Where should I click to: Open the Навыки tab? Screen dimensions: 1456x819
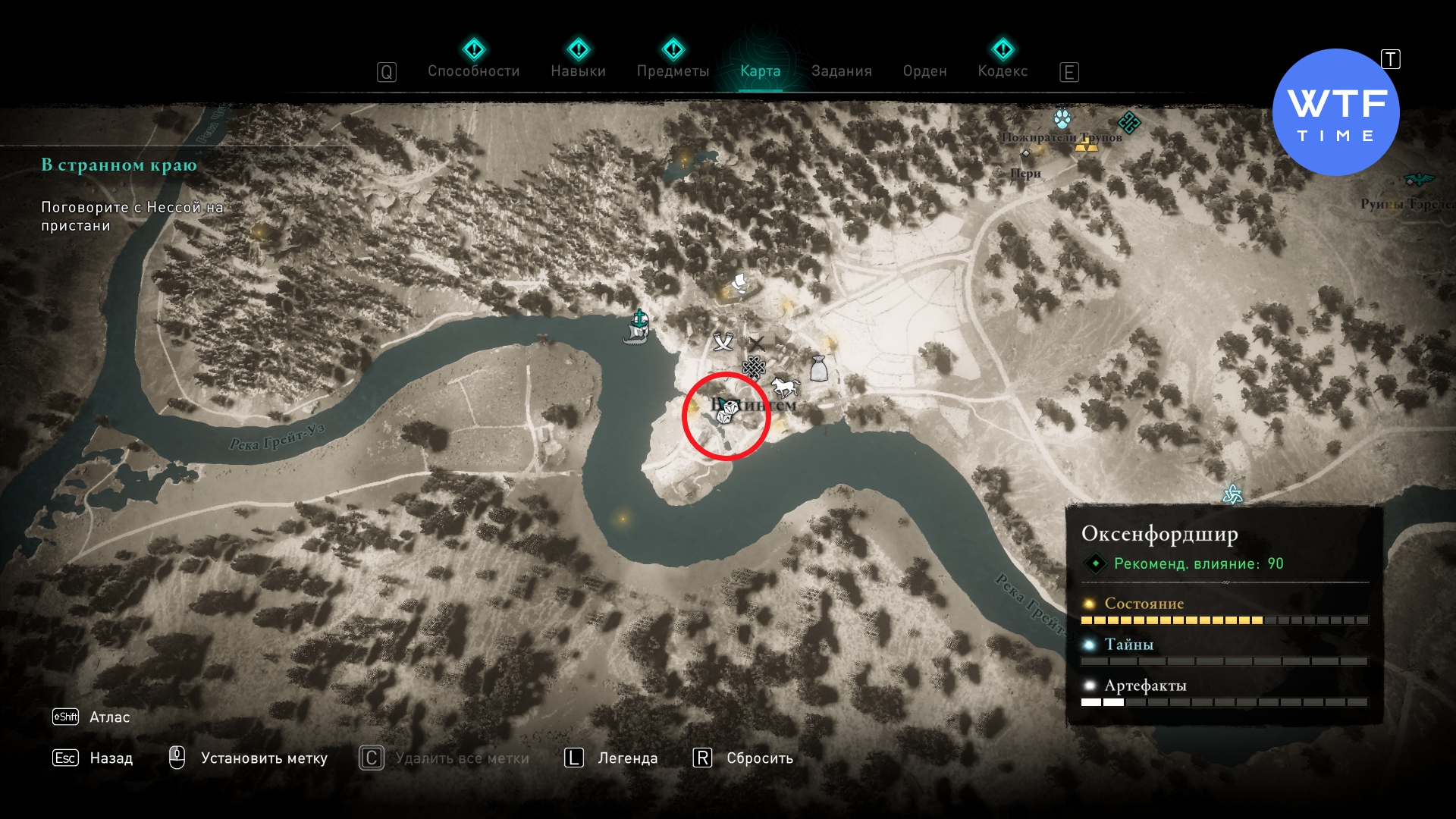[x=578, y=71]
